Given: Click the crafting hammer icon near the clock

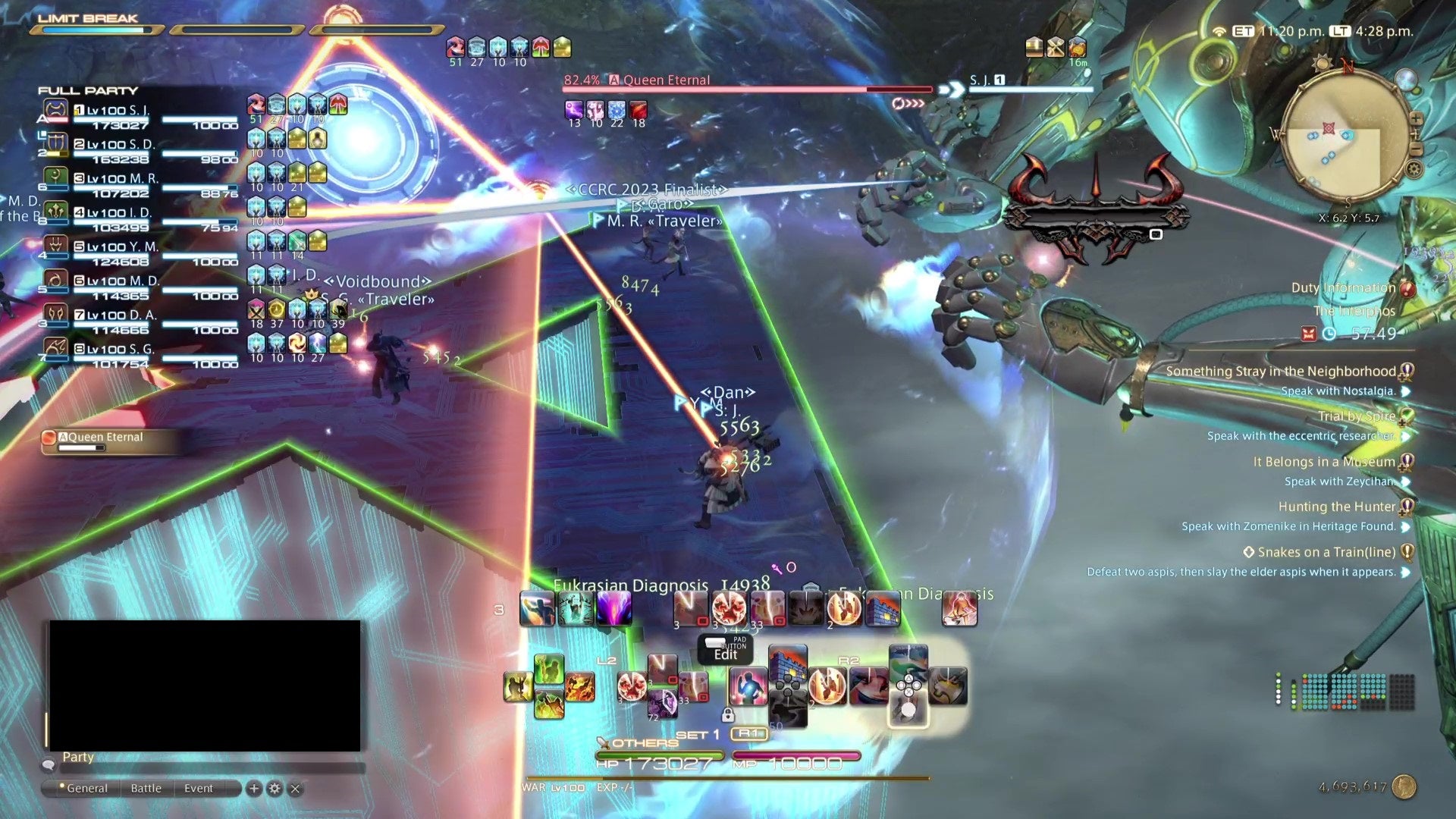Looking at the screenshot, I should (x=1056, y=47).
